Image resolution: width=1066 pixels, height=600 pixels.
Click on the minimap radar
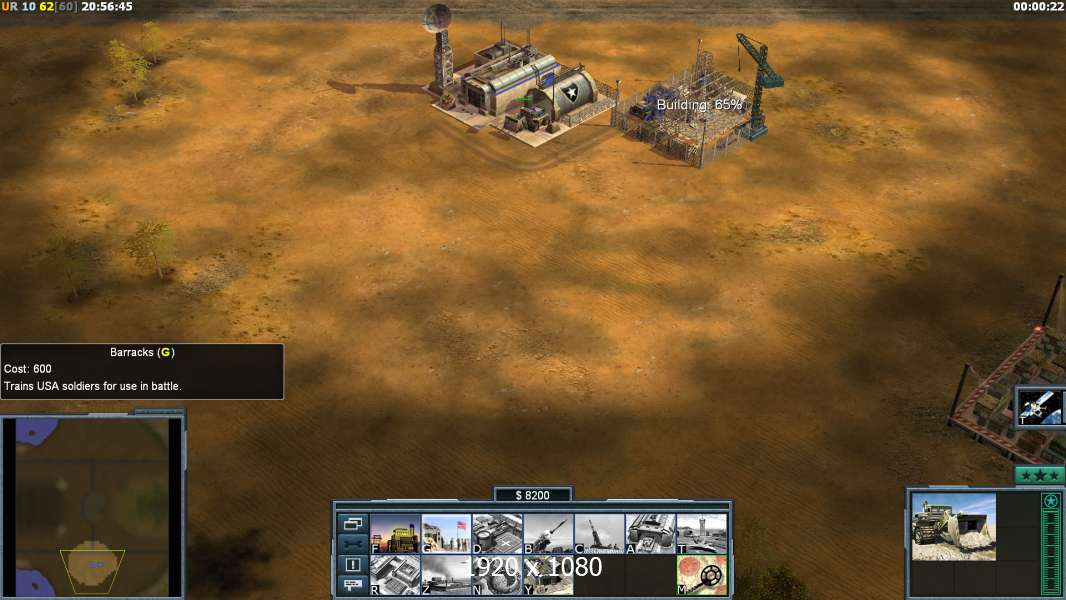point(92,507)
